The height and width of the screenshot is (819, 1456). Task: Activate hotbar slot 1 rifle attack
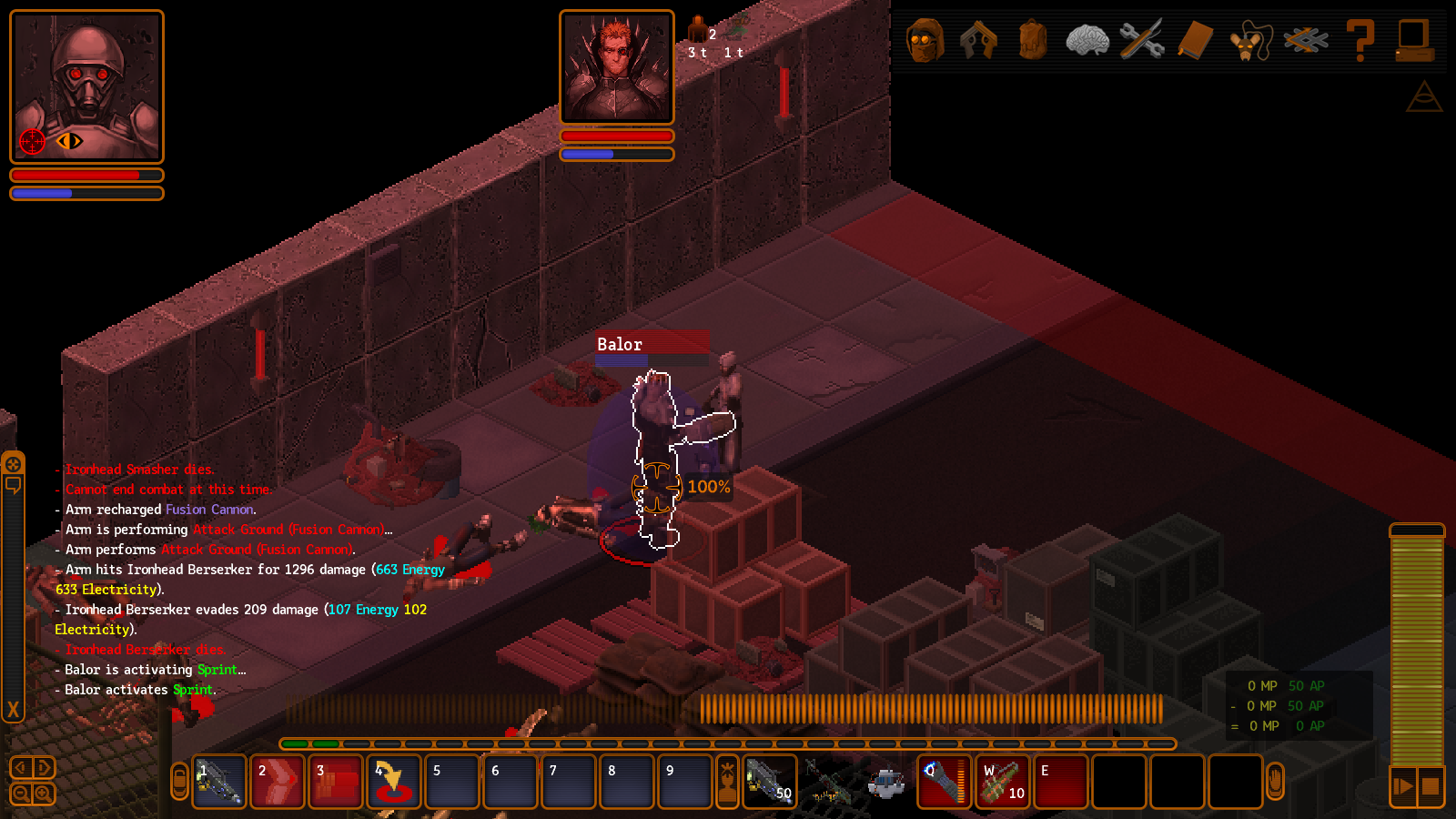219,782
